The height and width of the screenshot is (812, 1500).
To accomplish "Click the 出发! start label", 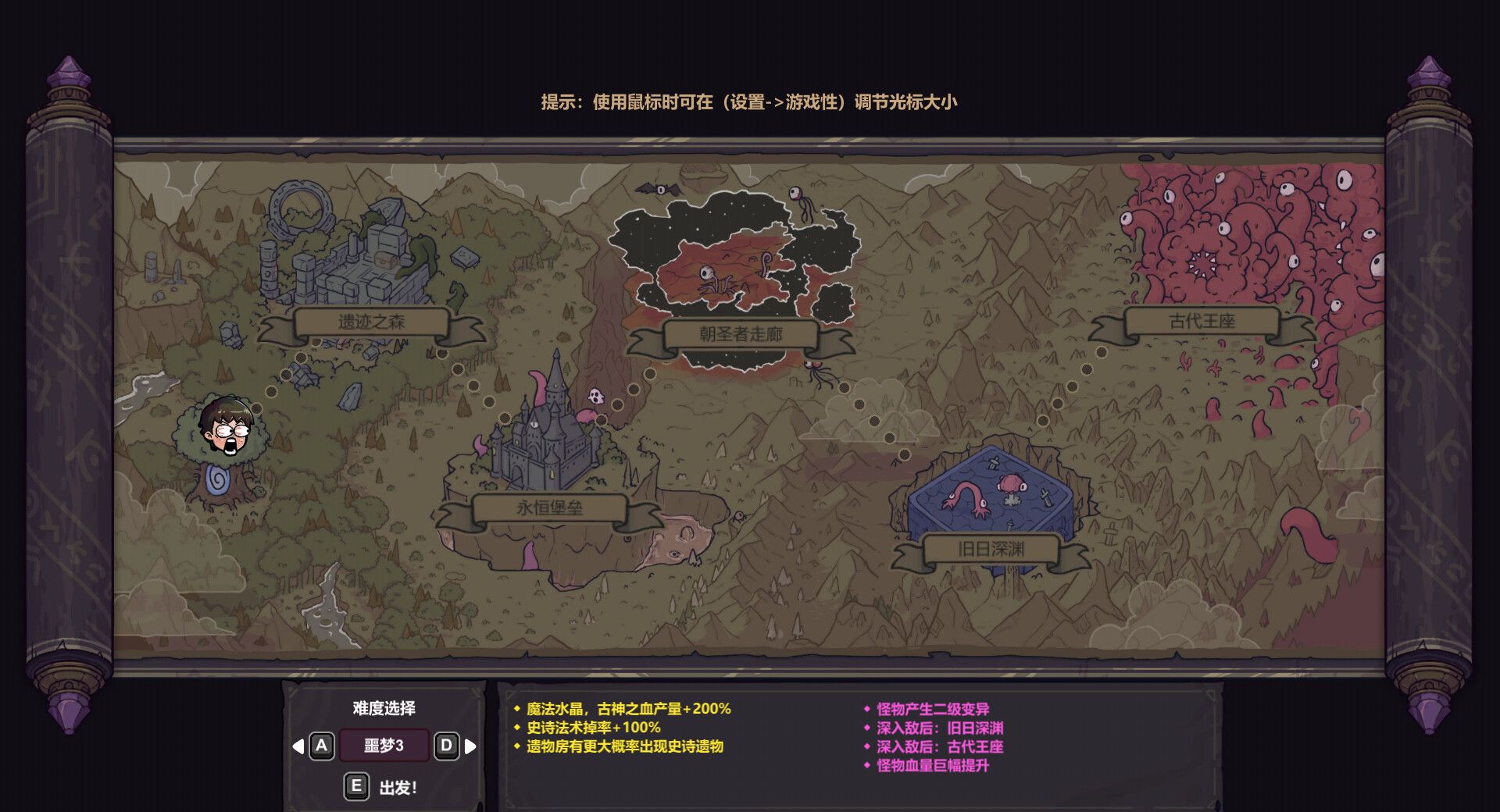I will click(x=398, y=788).
